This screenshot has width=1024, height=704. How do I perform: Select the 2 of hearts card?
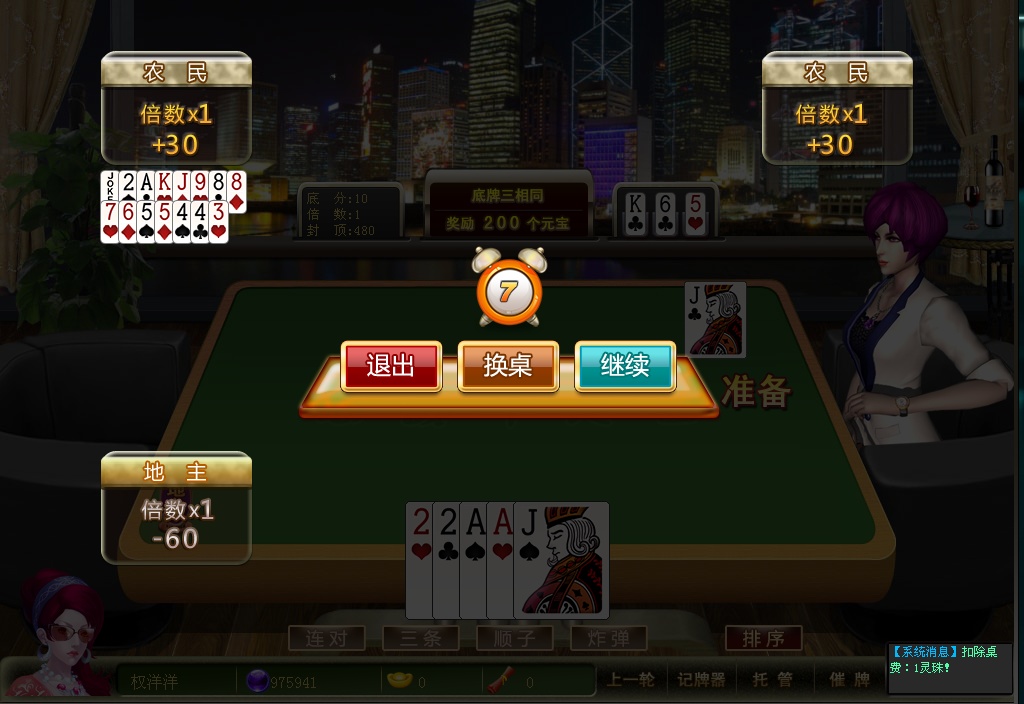pyautogui.click(x=420, y=560)
